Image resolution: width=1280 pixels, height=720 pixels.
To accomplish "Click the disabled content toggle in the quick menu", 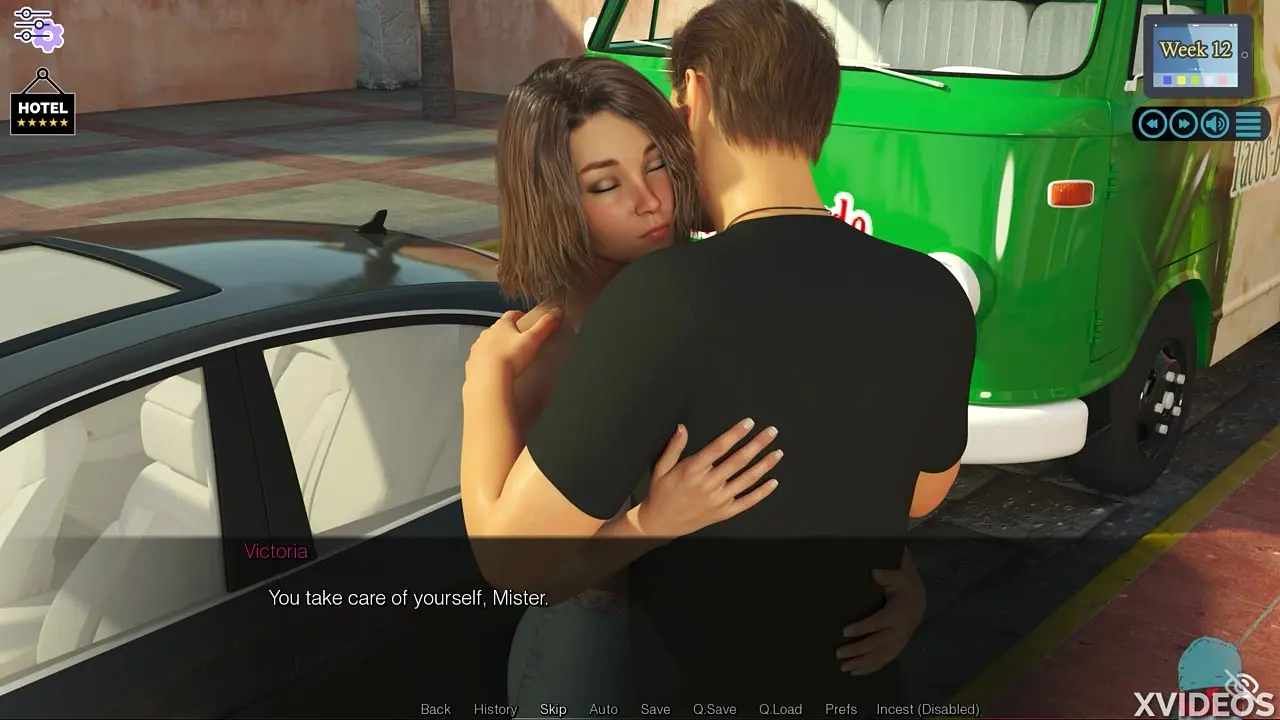I will (927, 709).
